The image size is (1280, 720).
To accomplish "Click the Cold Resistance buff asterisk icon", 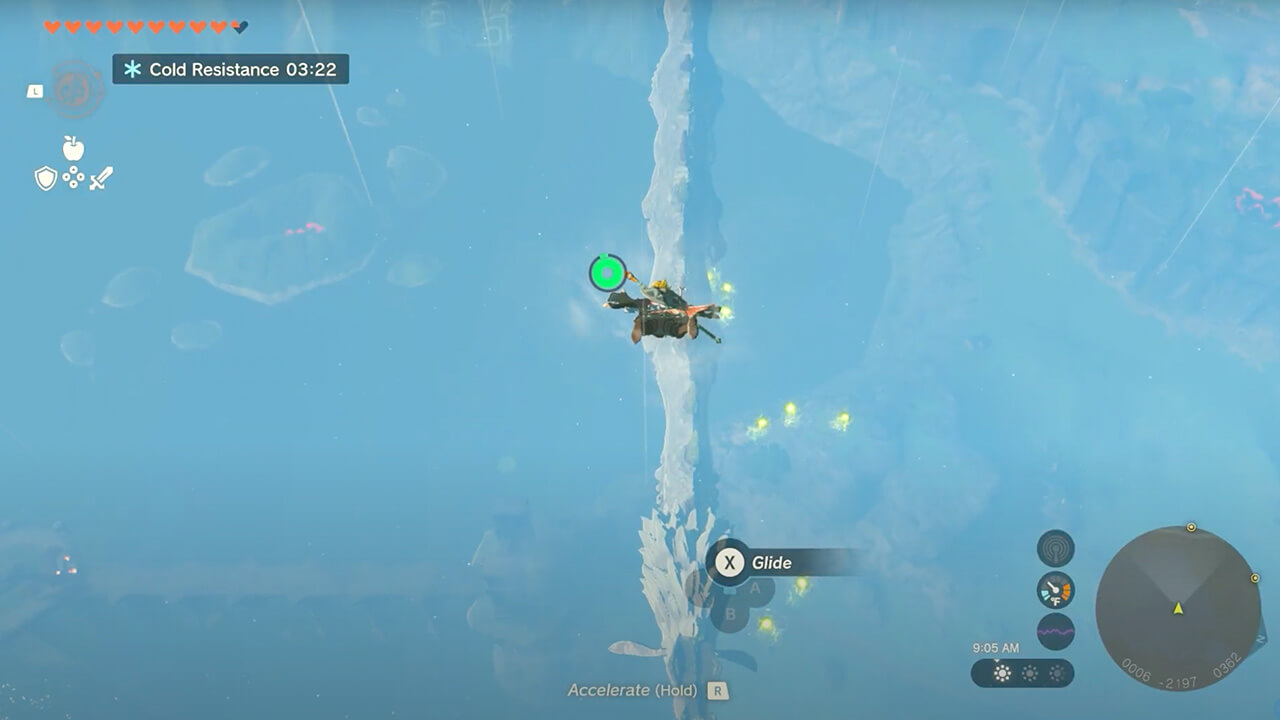I will click(x=135, y=70).
